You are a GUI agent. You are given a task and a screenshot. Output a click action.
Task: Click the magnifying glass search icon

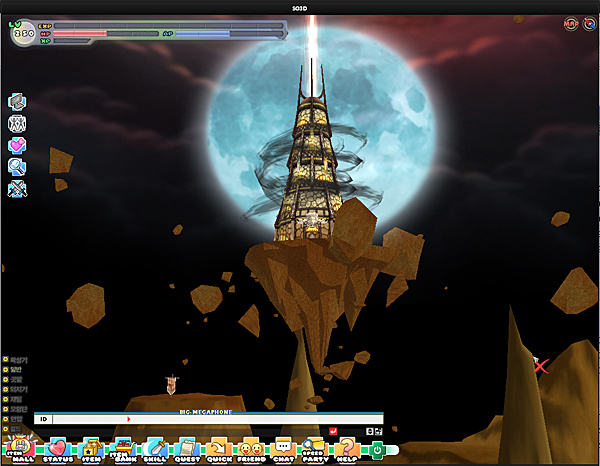(x=17, y=167)
